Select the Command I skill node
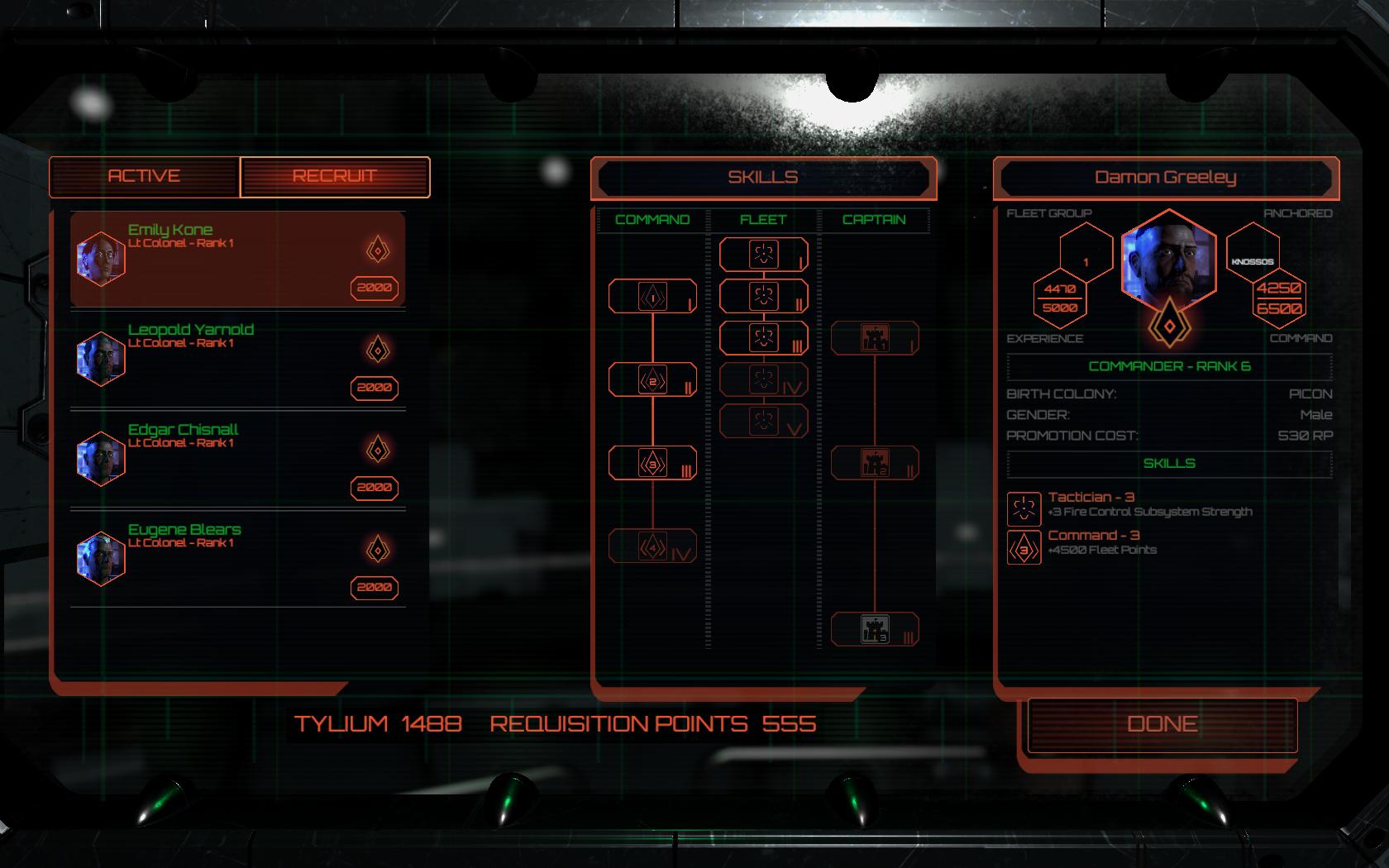The height and width of the screenshot is (868, 1389). pos(652,294)
